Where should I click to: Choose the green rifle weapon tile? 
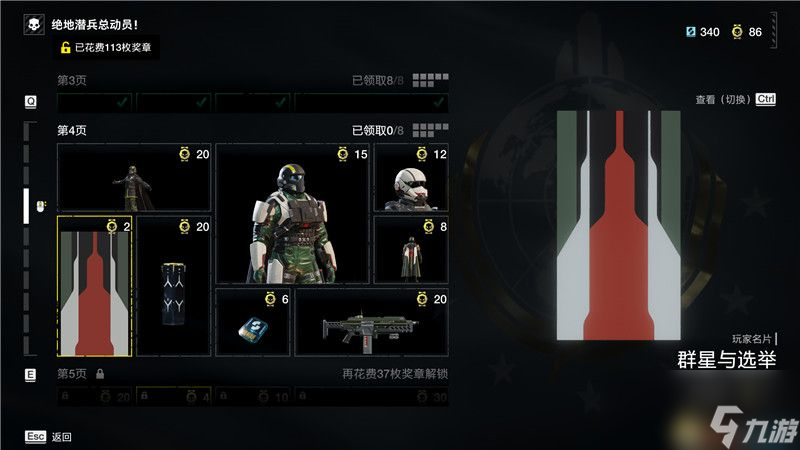coord(371,322)
